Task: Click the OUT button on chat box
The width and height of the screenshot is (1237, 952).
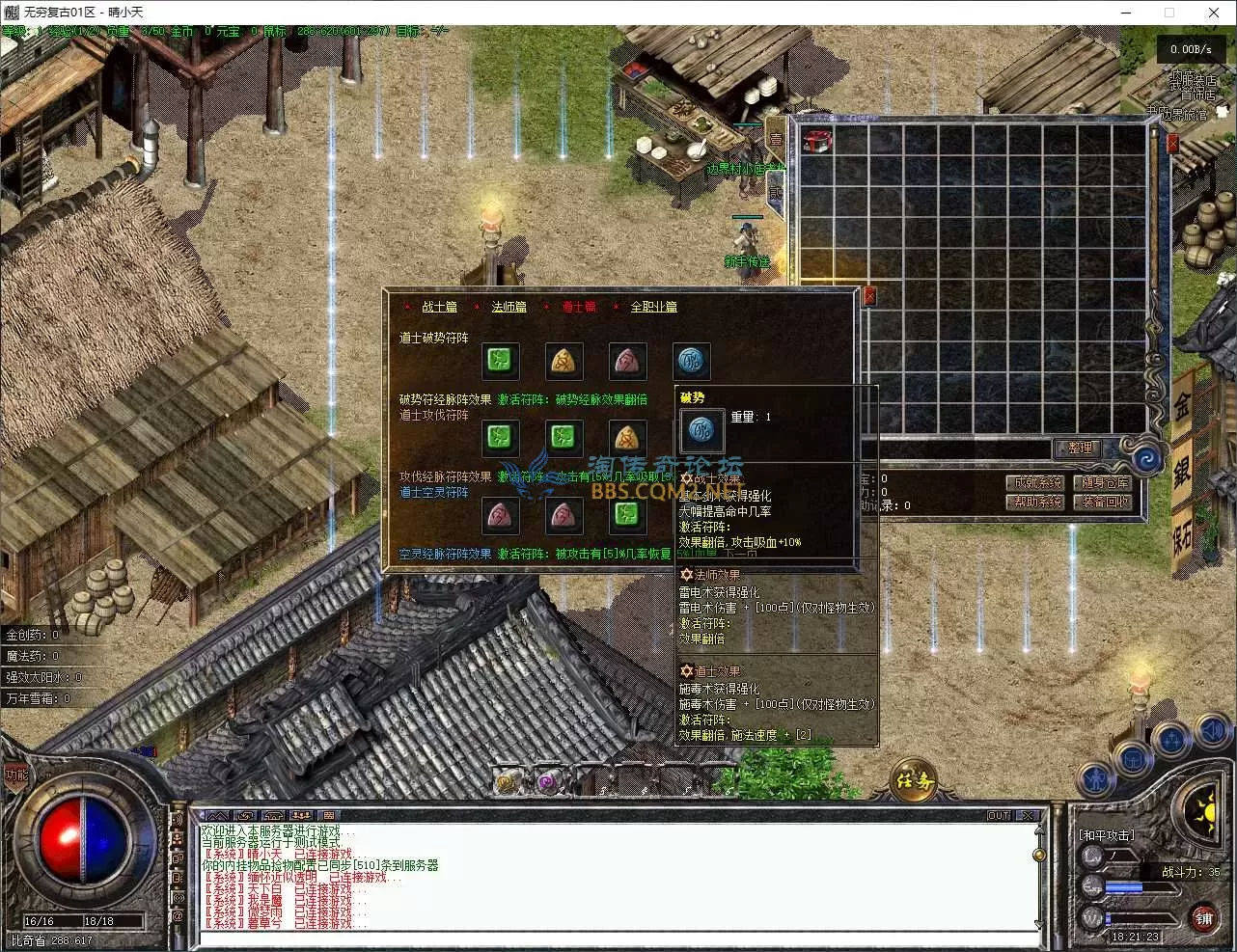Action: coord(999,816)
